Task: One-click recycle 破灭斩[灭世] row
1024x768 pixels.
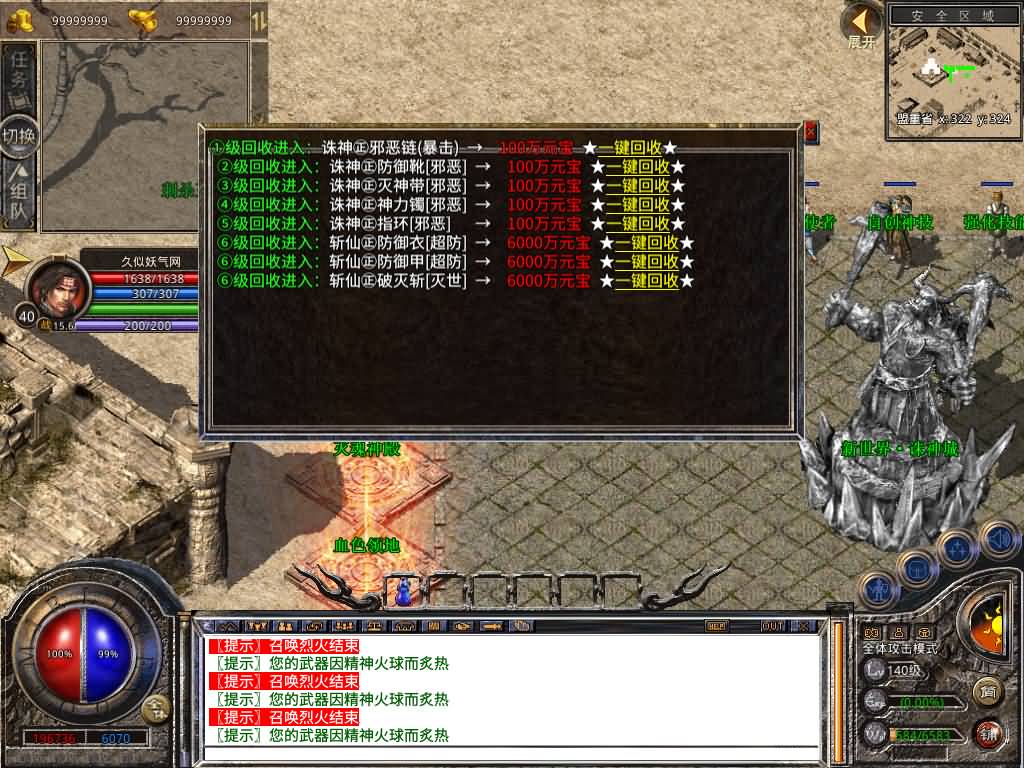Action: 646,281
